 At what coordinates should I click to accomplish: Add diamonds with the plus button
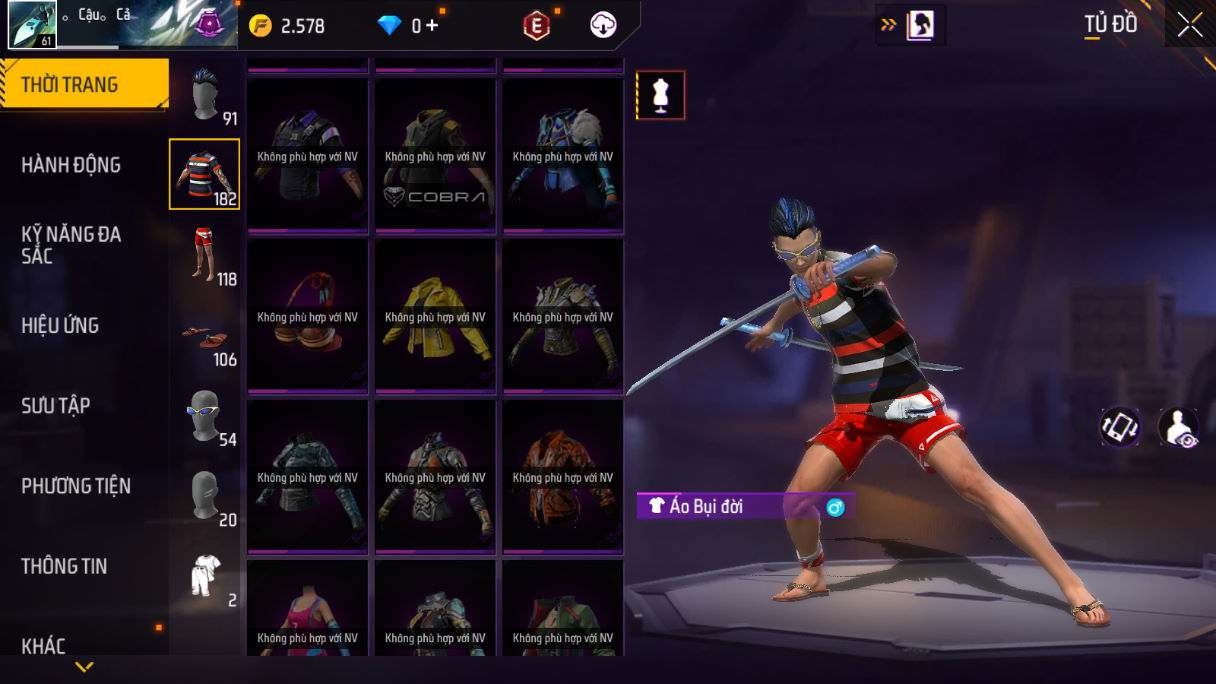click(x=432, y=26)
